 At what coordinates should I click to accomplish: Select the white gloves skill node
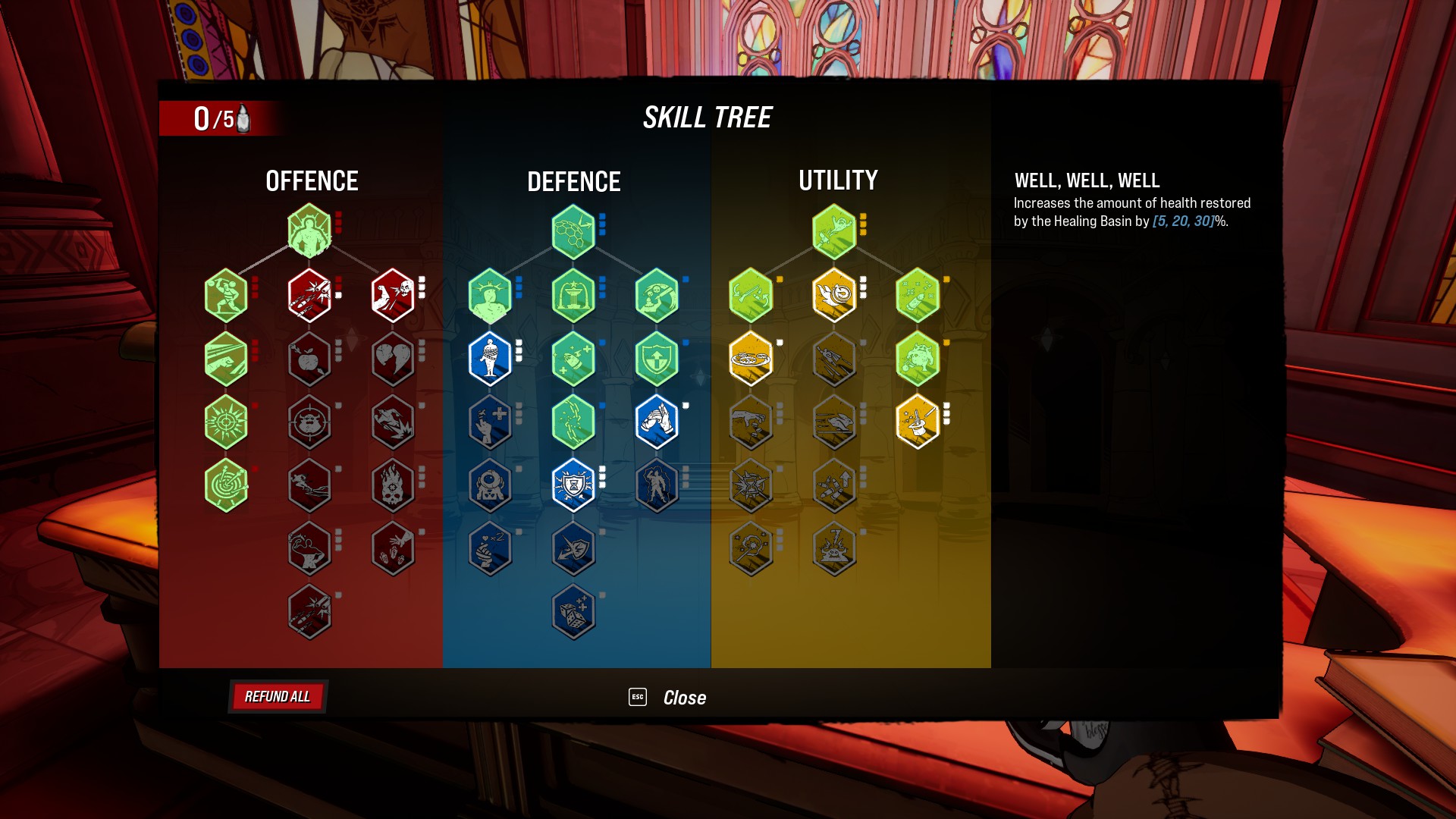657,422
